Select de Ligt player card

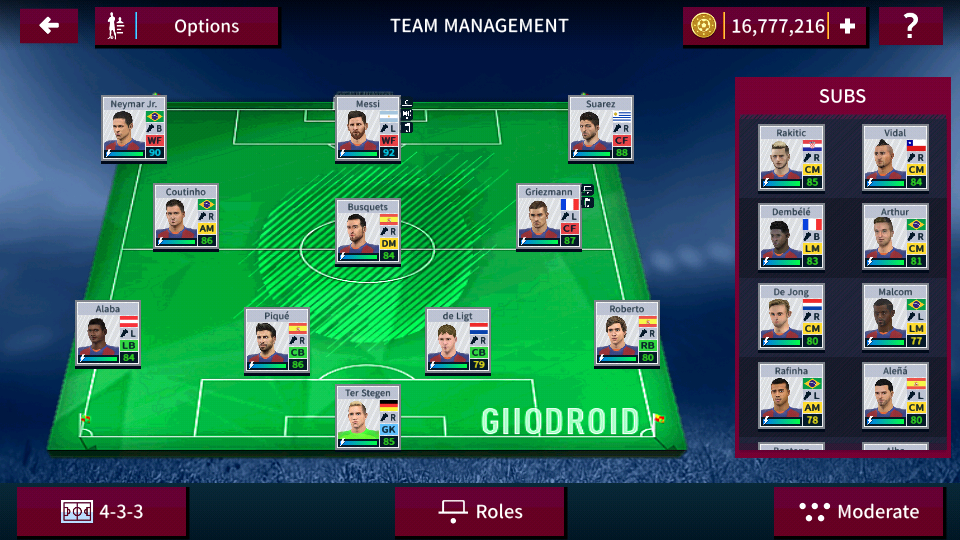[x=457, y=341]
